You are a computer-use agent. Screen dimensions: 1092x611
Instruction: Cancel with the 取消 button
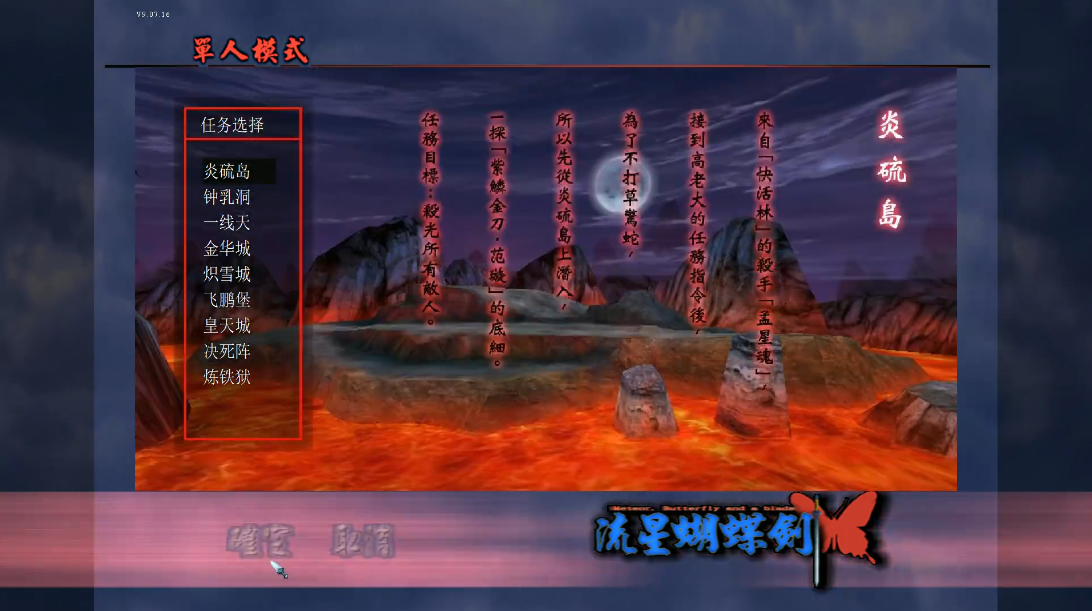(362, 541)
